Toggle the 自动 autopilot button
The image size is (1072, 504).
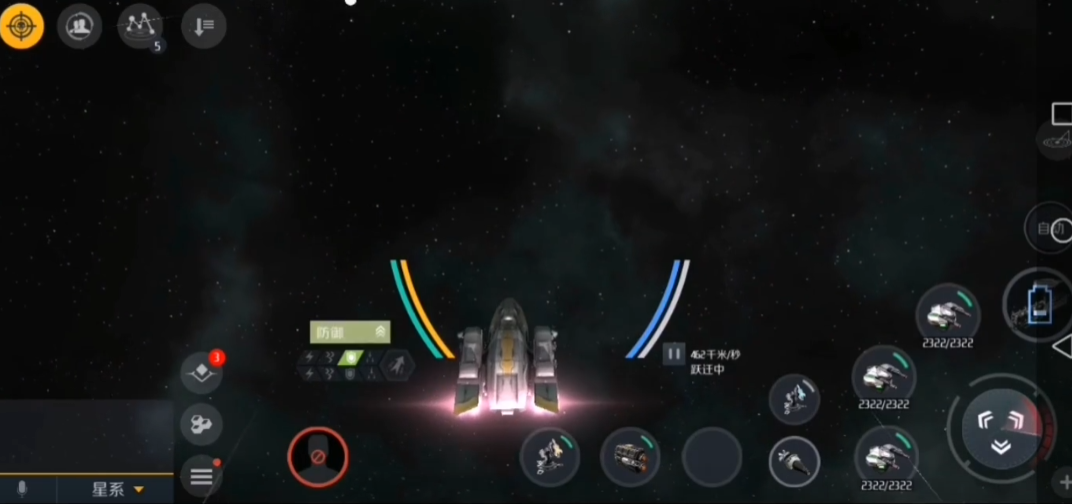pos(1050,230)
